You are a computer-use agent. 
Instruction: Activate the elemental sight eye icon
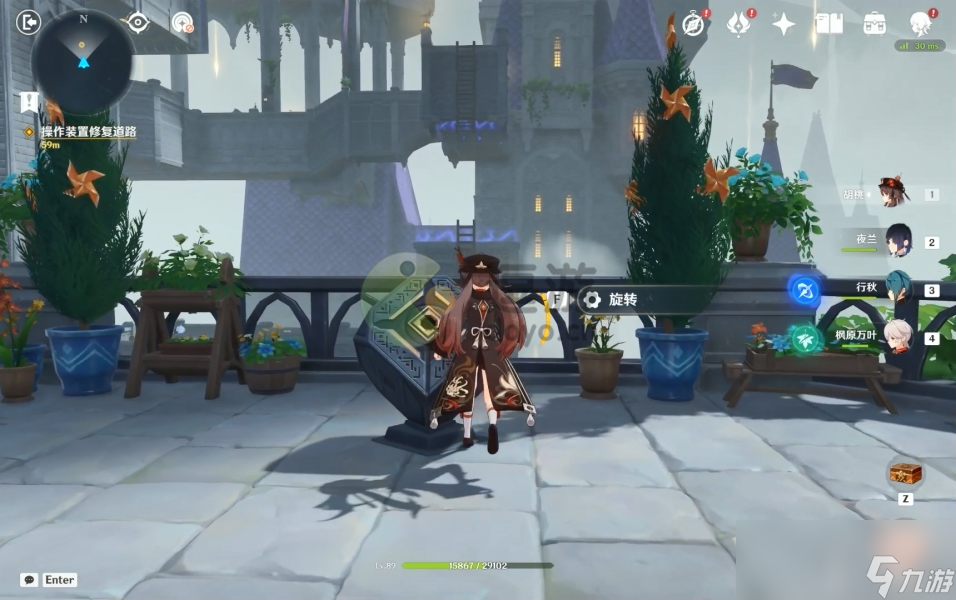(x=137, y=22)
